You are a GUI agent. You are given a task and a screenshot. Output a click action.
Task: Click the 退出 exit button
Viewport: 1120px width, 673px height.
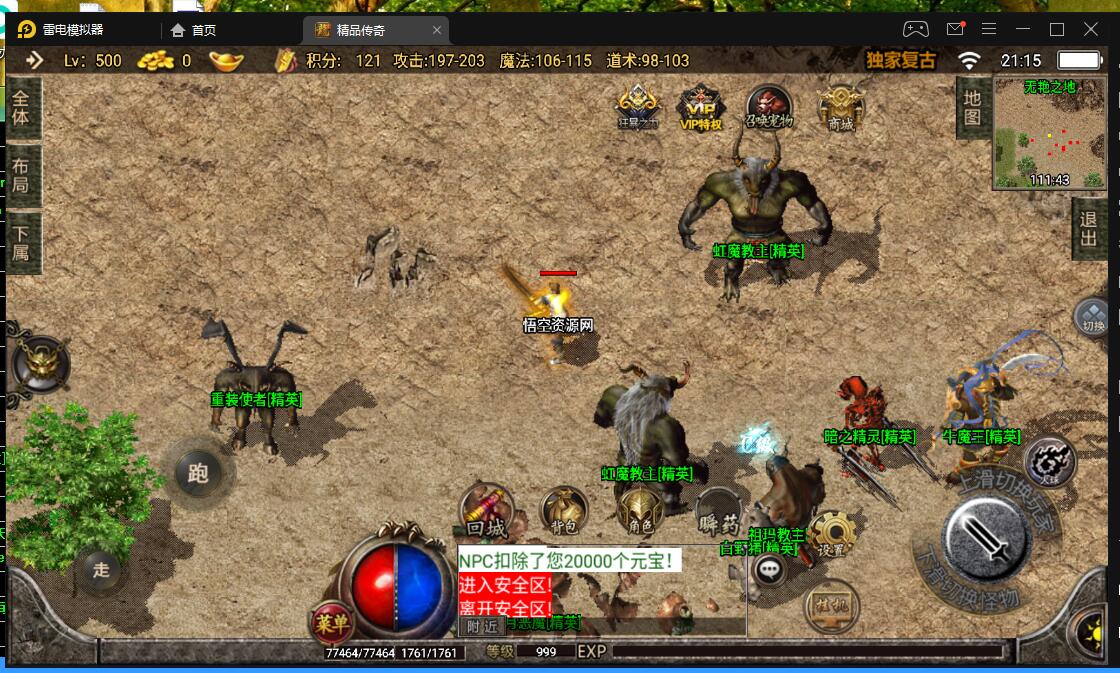1089,227
